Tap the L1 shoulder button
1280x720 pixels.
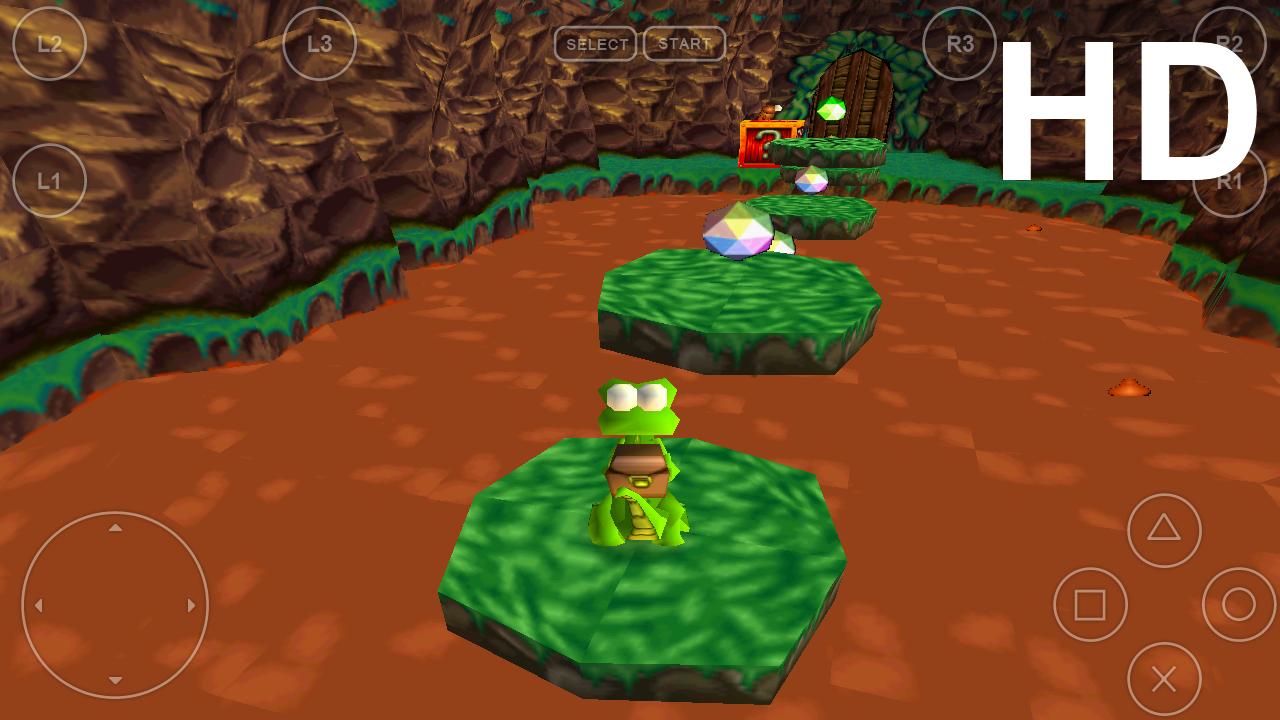click(49, 181)
